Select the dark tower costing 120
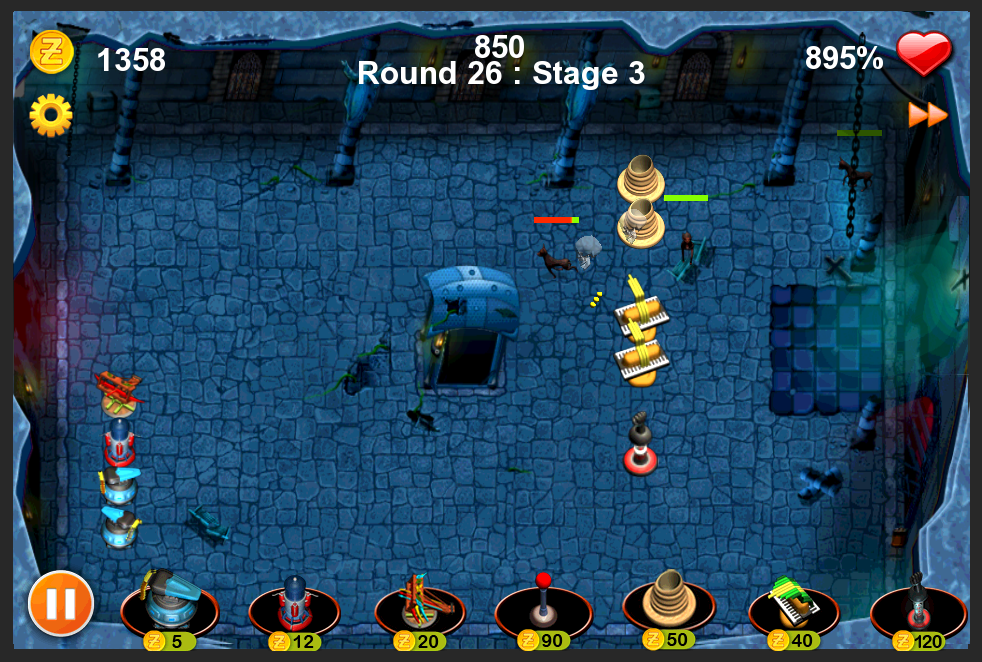Viewport: 982px width, 662px height. pyautogui.click(x=918, y=603)
